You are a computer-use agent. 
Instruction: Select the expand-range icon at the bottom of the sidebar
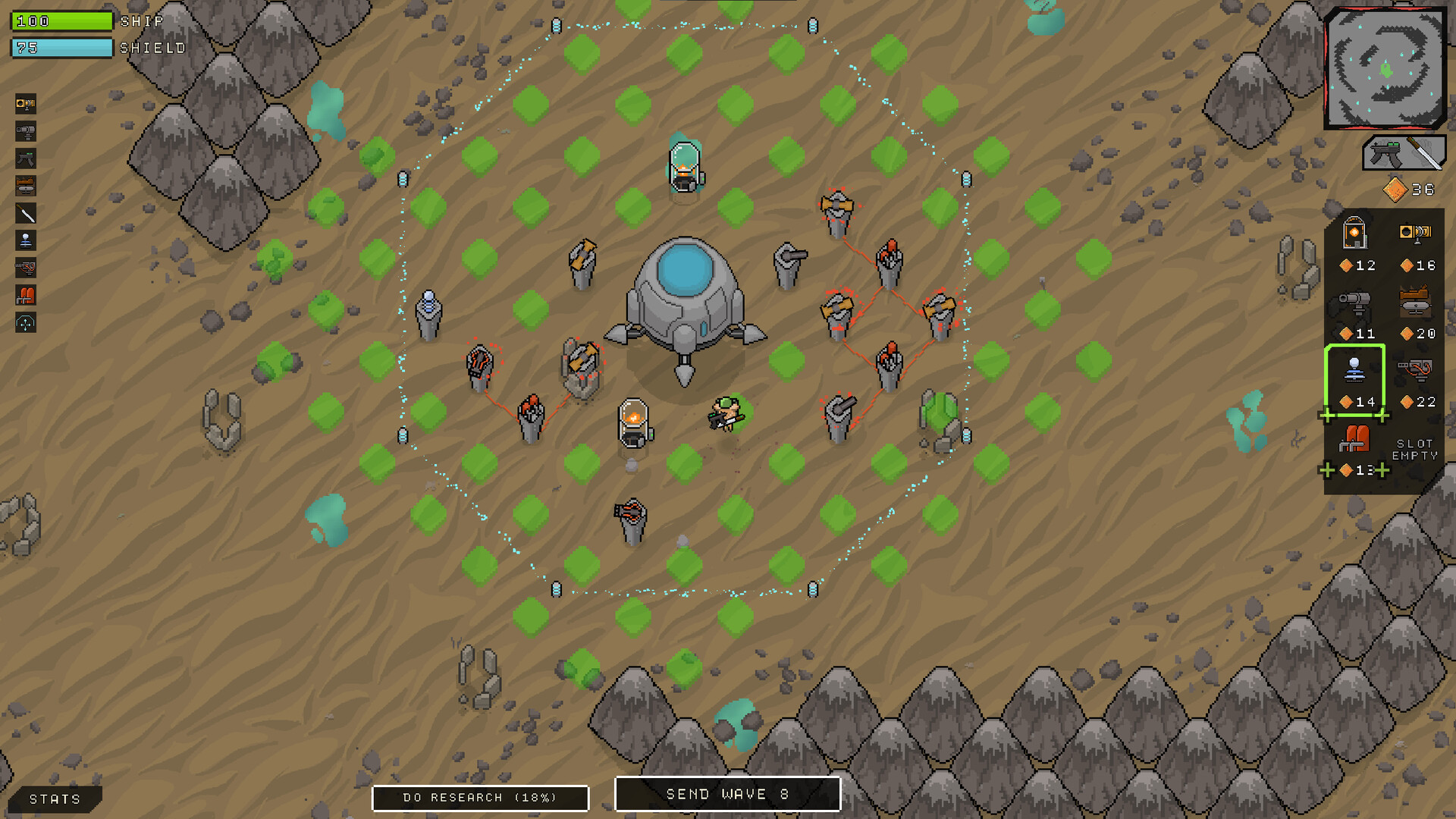25,323
